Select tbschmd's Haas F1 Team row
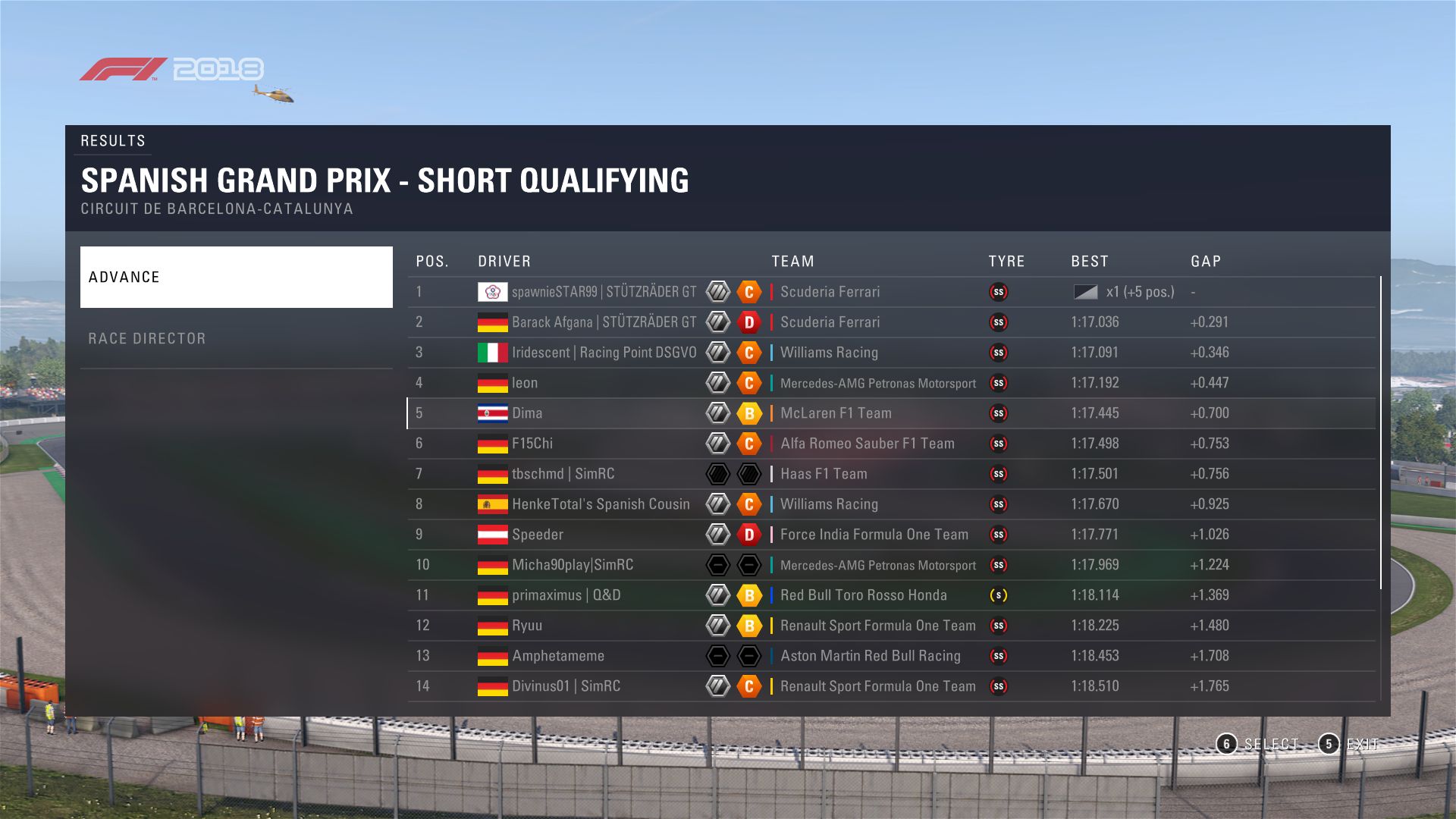1456x819 pixels. click(x=891, y=474)
